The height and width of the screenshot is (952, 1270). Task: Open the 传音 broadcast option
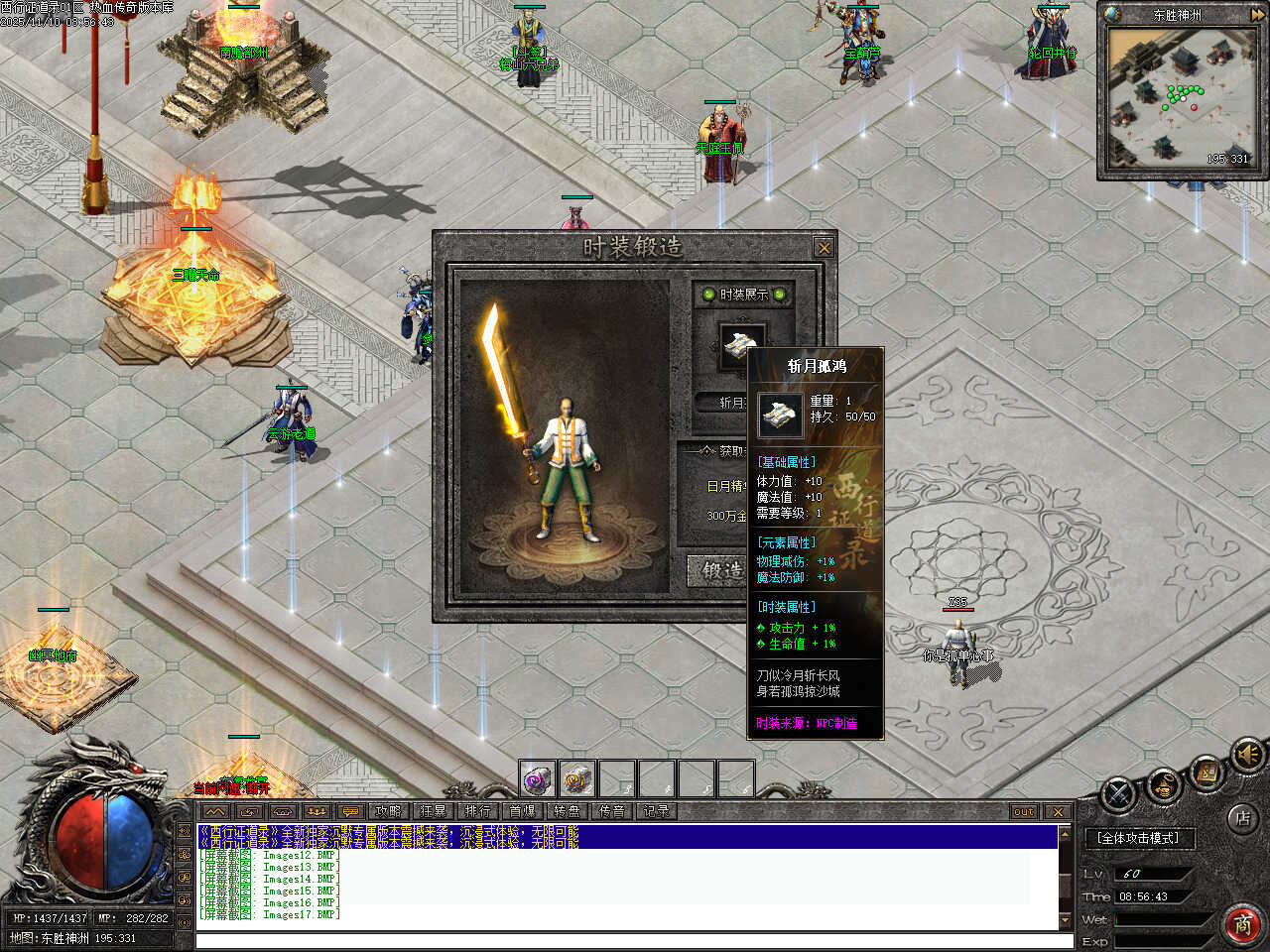[x=611, y=811]
